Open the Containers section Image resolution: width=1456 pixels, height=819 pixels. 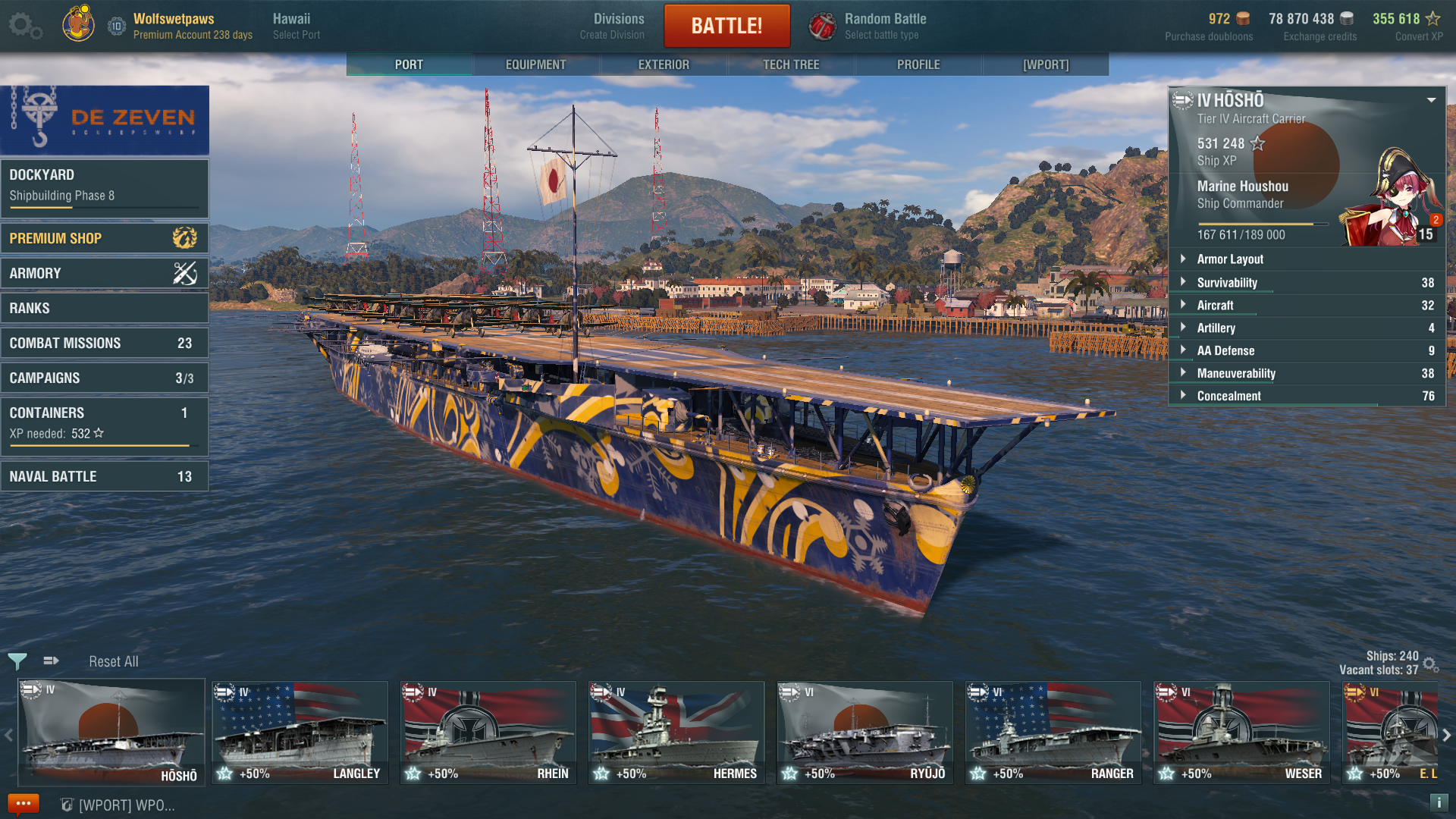105,422
